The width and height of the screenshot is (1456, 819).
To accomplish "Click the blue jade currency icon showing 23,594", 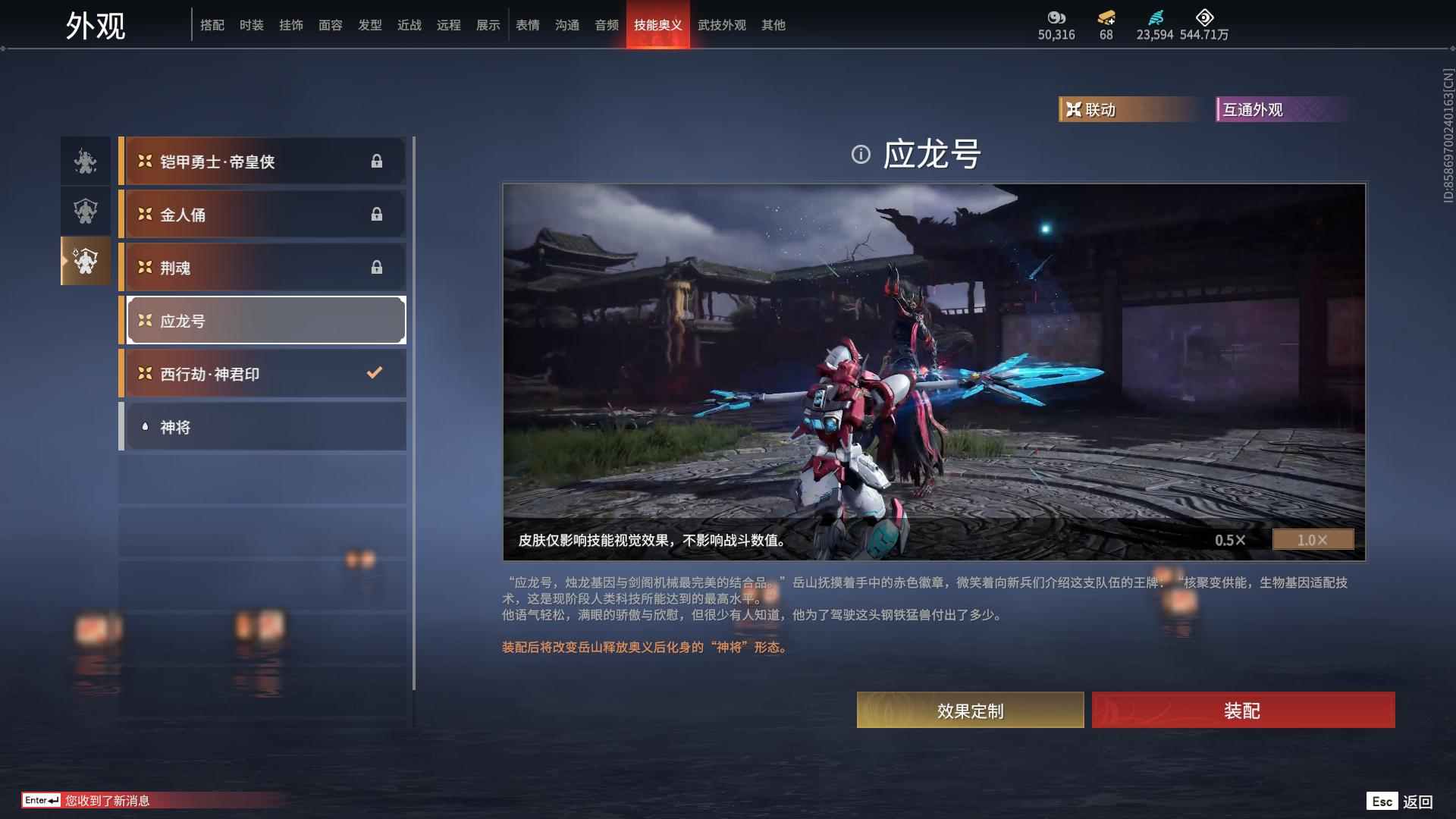I will click(x=1154, y=18).
